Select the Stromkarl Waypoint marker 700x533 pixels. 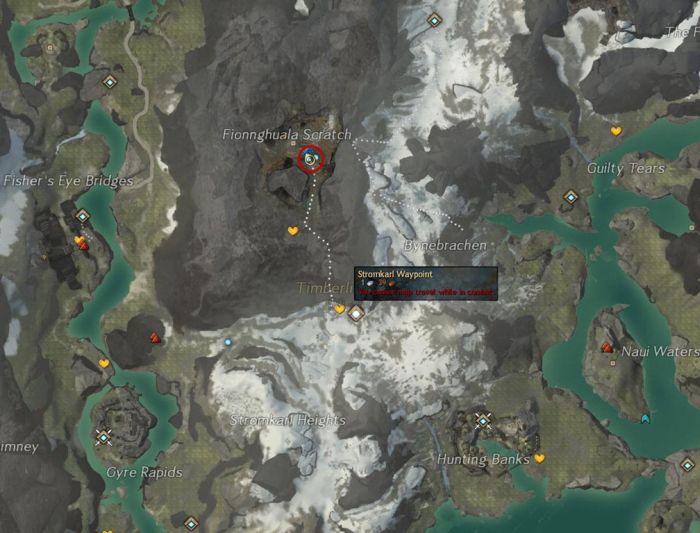355,313
